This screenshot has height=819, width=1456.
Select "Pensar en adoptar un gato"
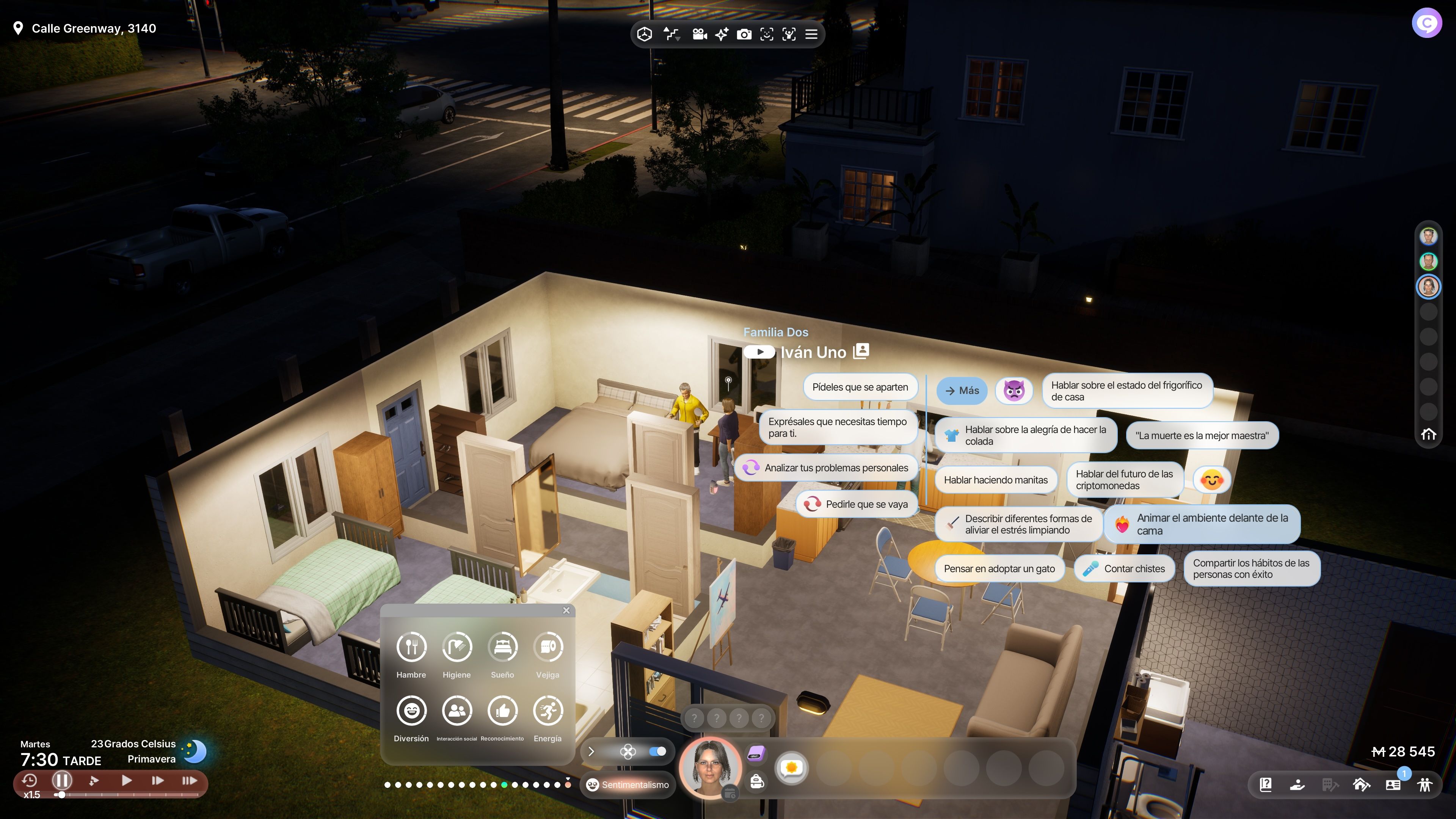(999, 569)
